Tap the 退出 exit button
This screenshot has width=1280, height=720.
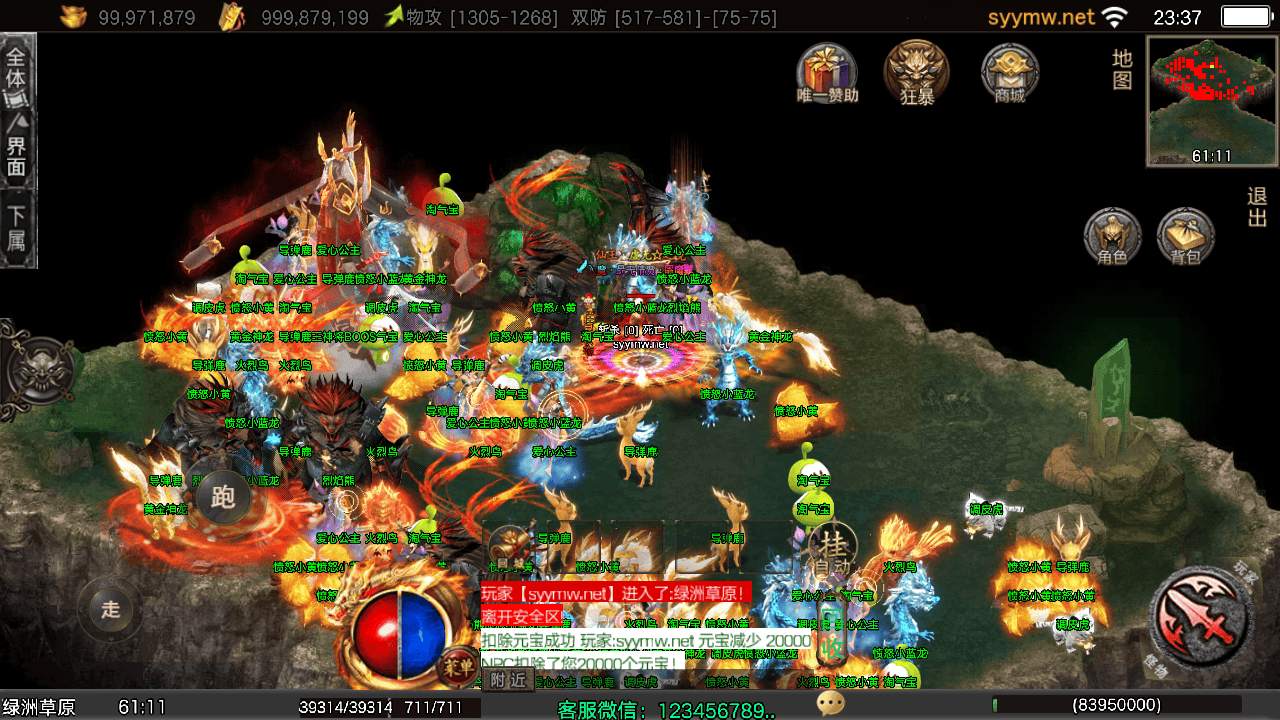[1257, 208]
